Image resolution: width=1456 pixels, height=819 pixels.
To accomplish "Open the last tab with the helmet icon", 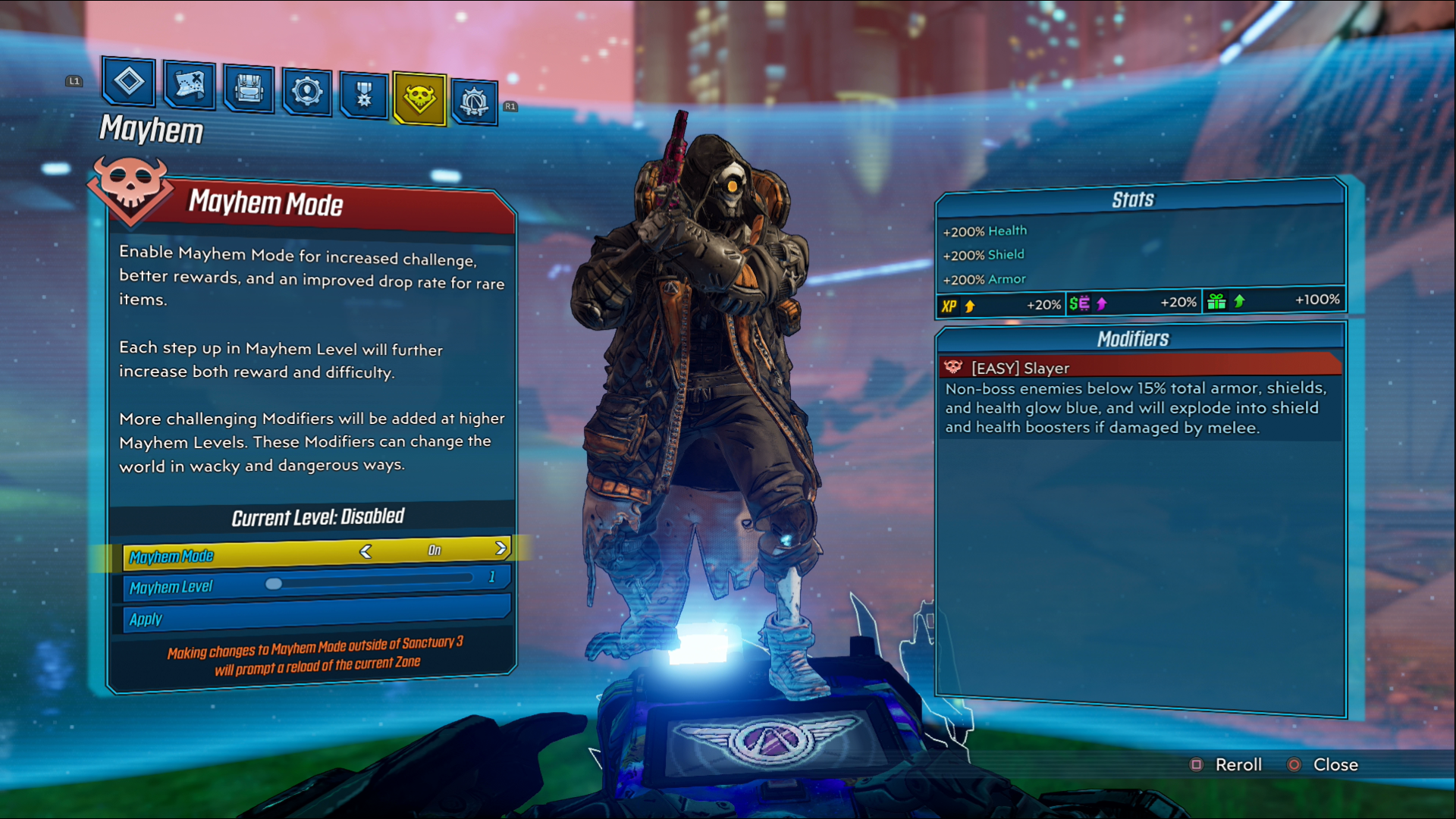I will 475,102.
